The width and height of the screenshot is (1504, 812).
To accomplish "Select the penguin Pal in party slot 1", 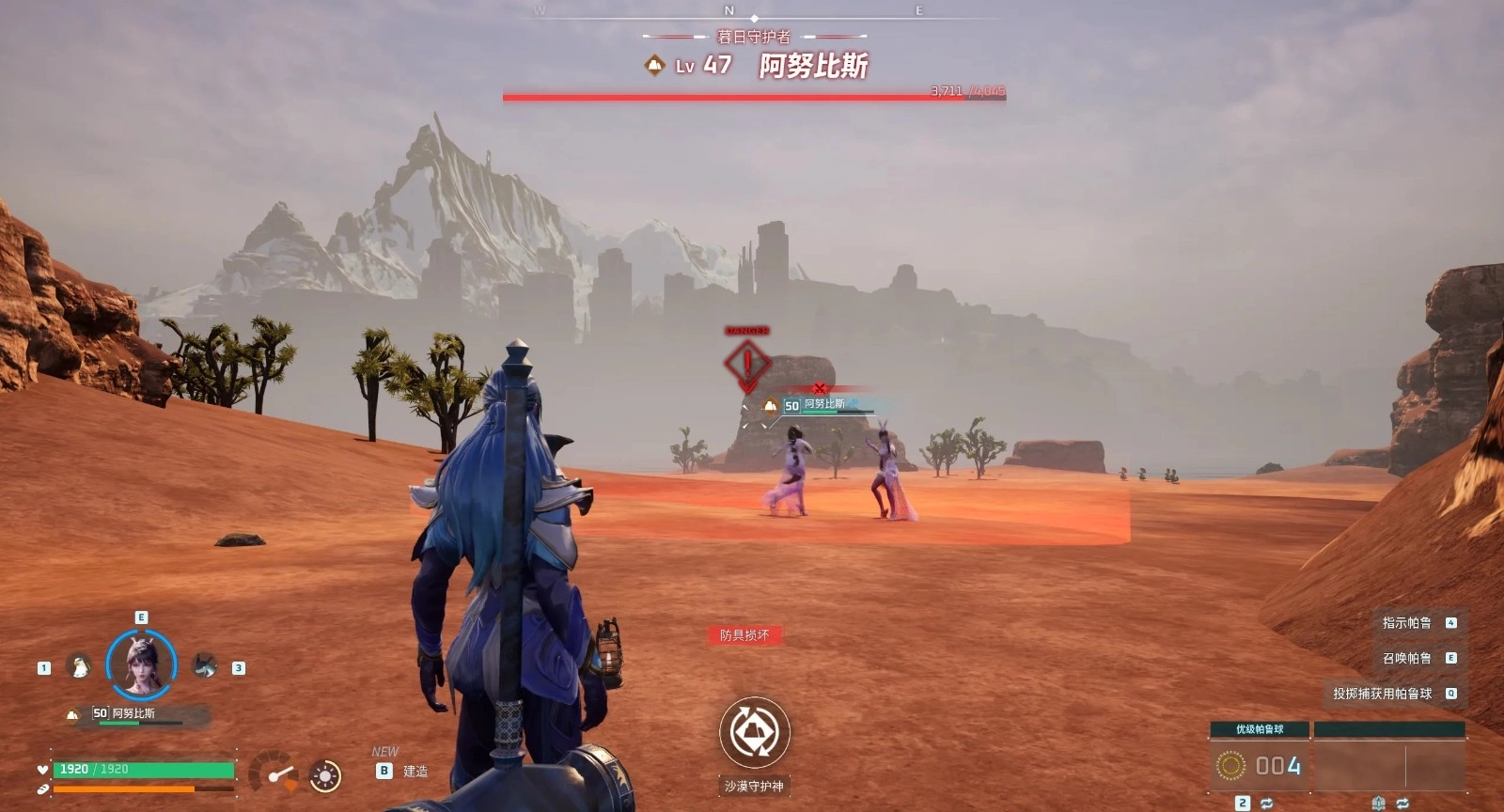I will (78, 664).
